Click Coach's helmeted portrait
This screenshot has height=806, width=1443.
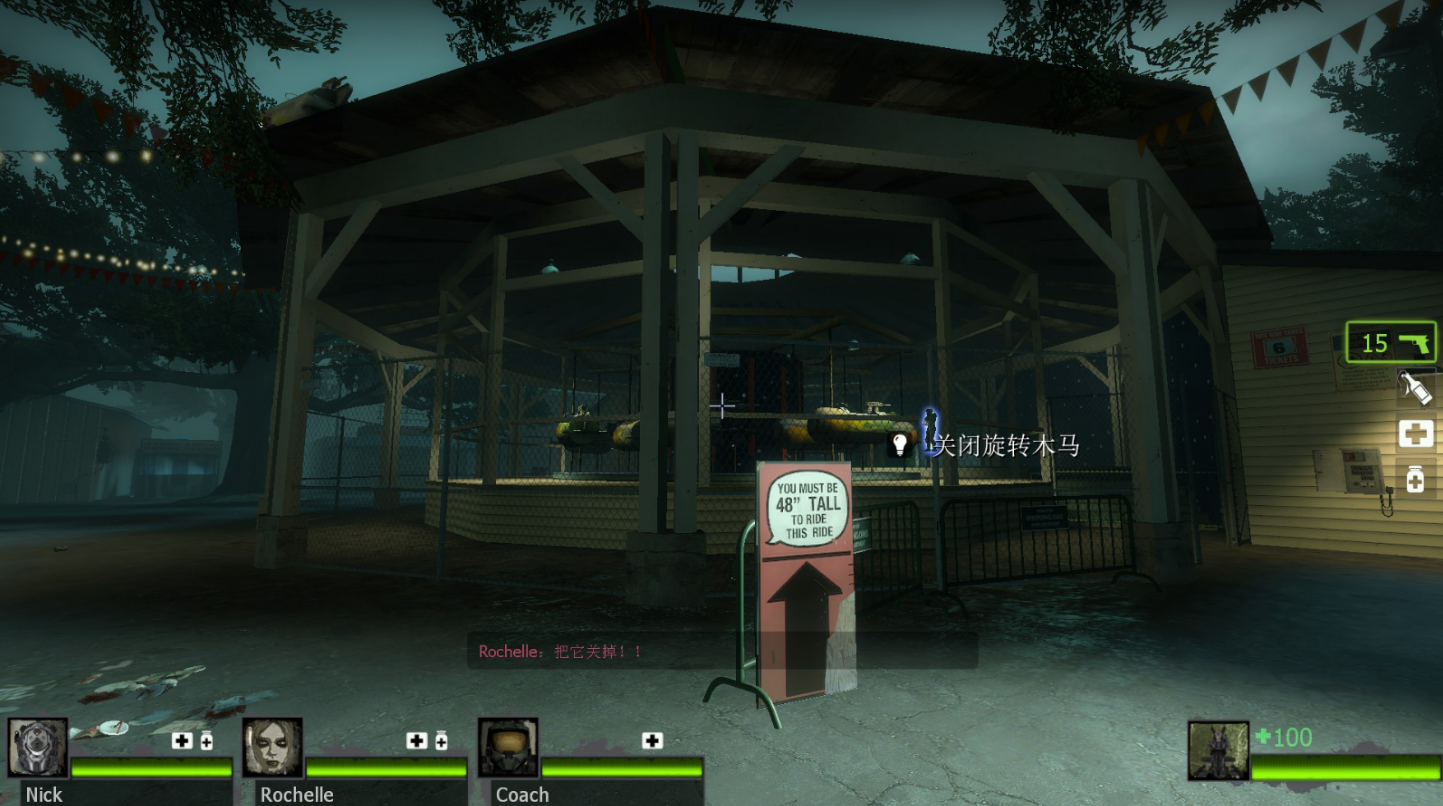pyautogui.click(x=507, y=747)
